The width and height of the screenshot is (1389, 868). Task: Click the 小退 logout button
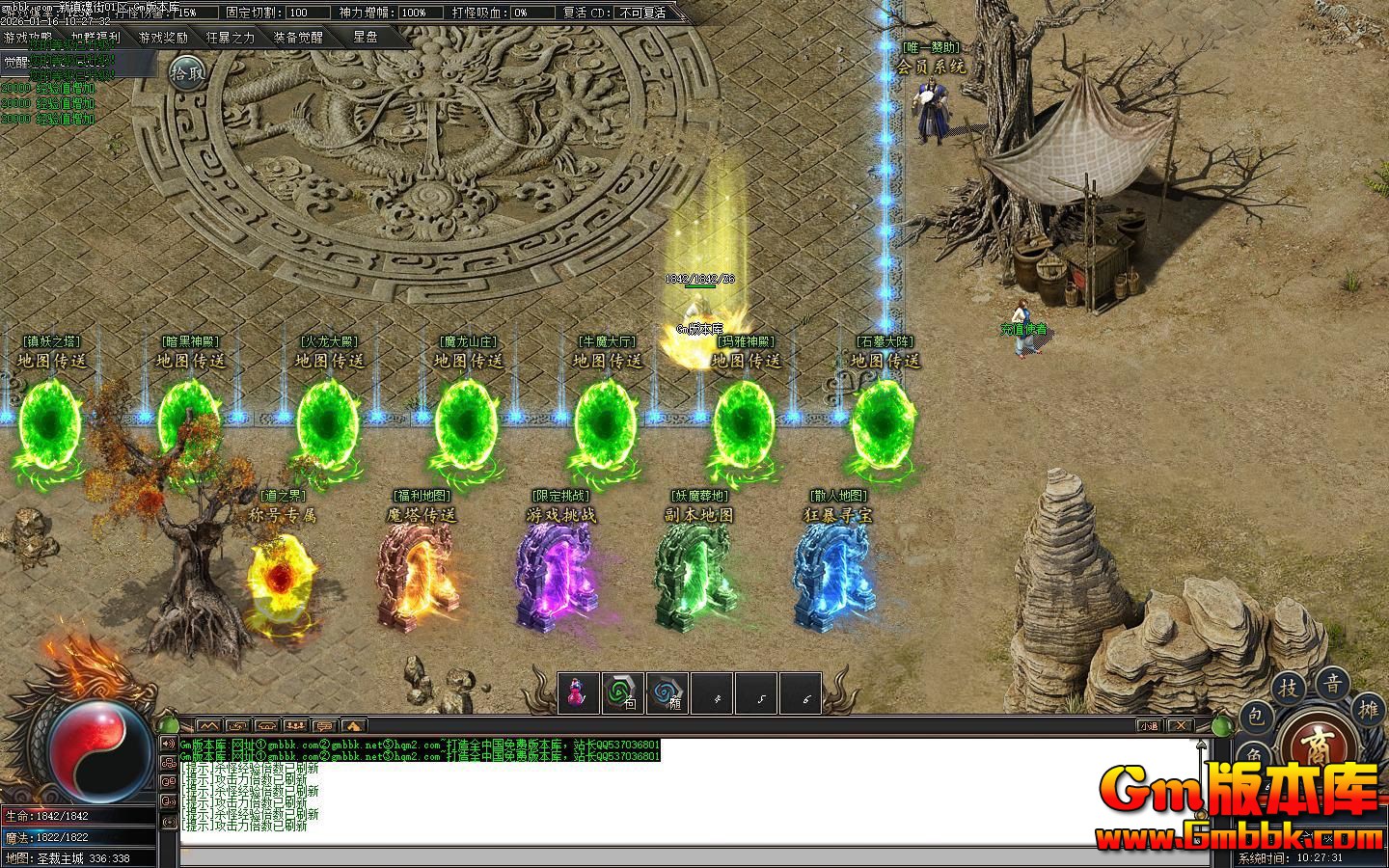pyautogui.click(x=1148, y=726)
